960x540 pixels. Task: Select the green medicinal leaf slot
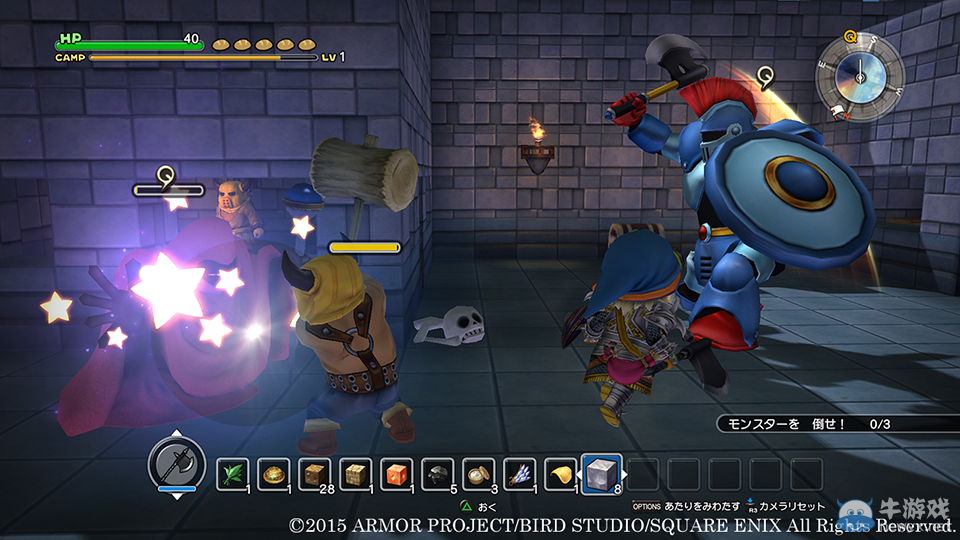coord(232,474)
